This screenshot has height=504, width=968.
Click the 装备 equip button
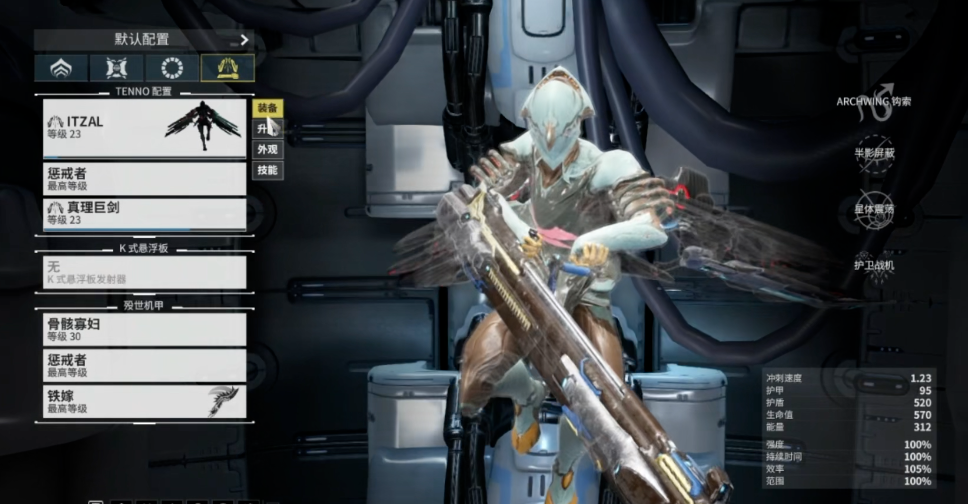[x=267, y=108]
